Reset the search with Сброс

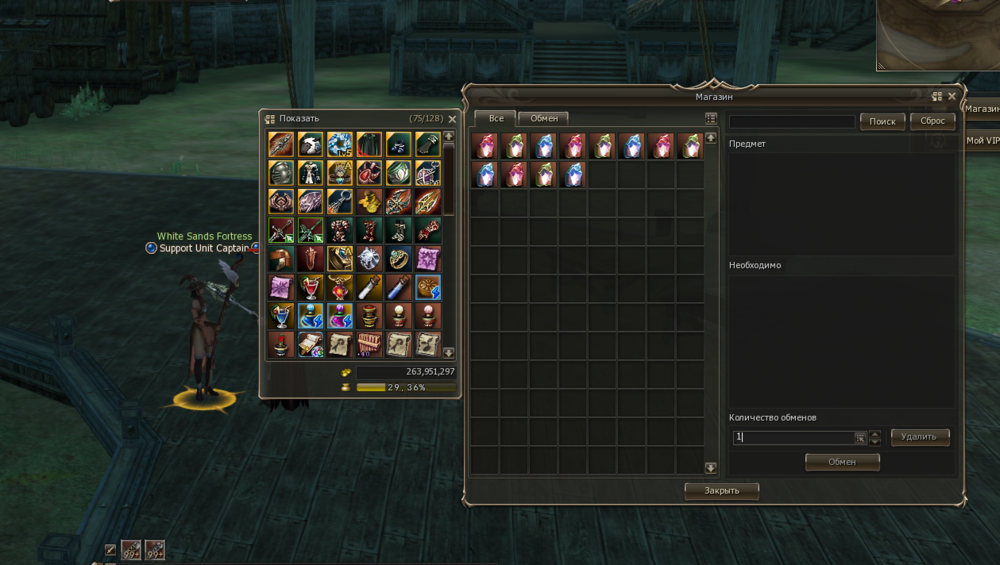pyautogui.click(x=932, y=121)
